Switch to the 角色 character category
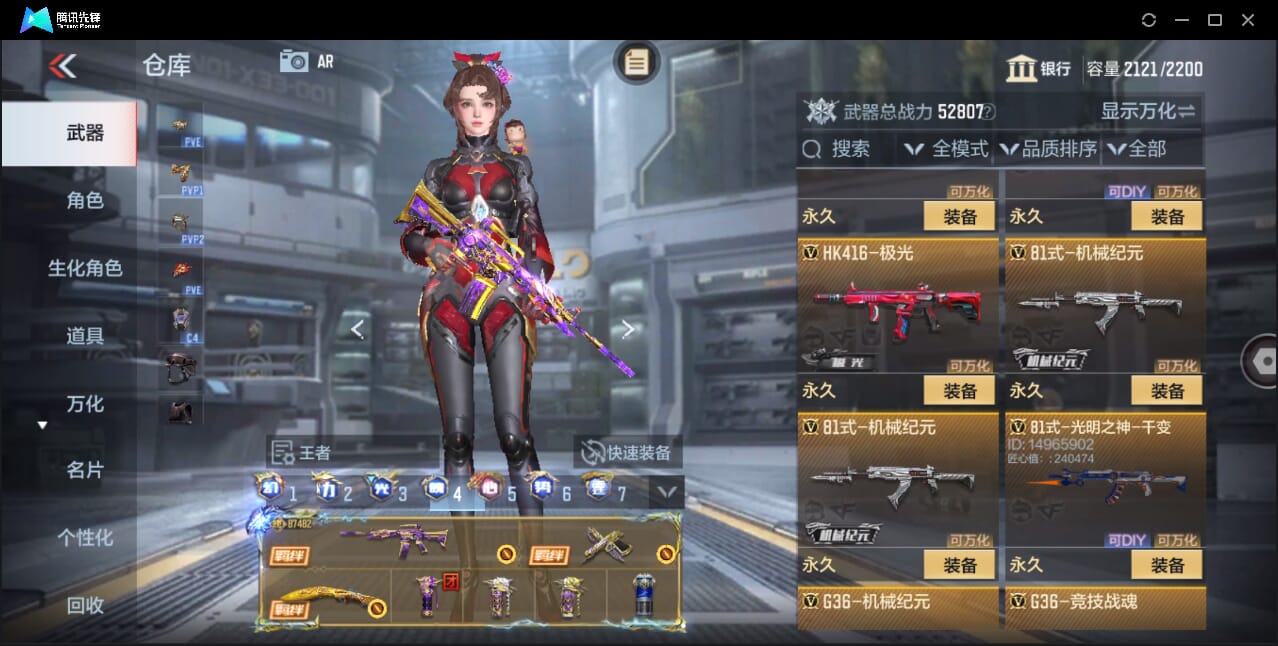Viewport: 1278px width, 646px height. pyautogui.click(x=85, y=201)
